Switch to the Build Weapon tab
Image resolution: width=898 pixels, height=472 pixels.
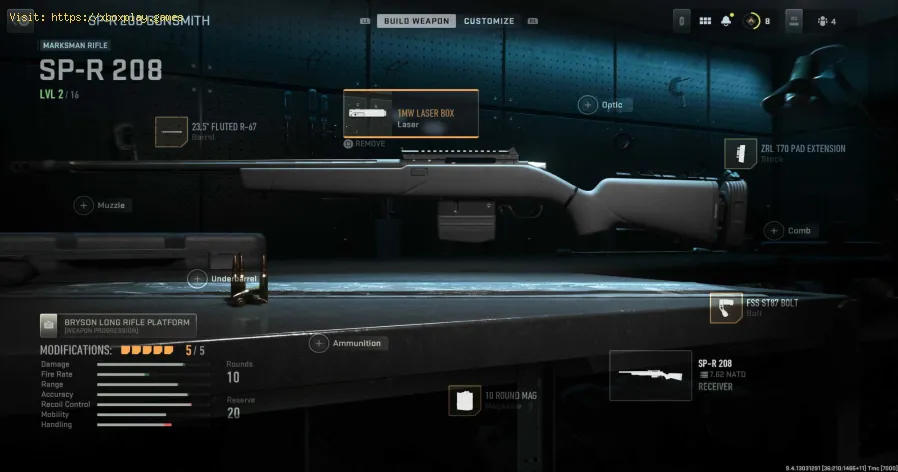click(x=416, y=21)
